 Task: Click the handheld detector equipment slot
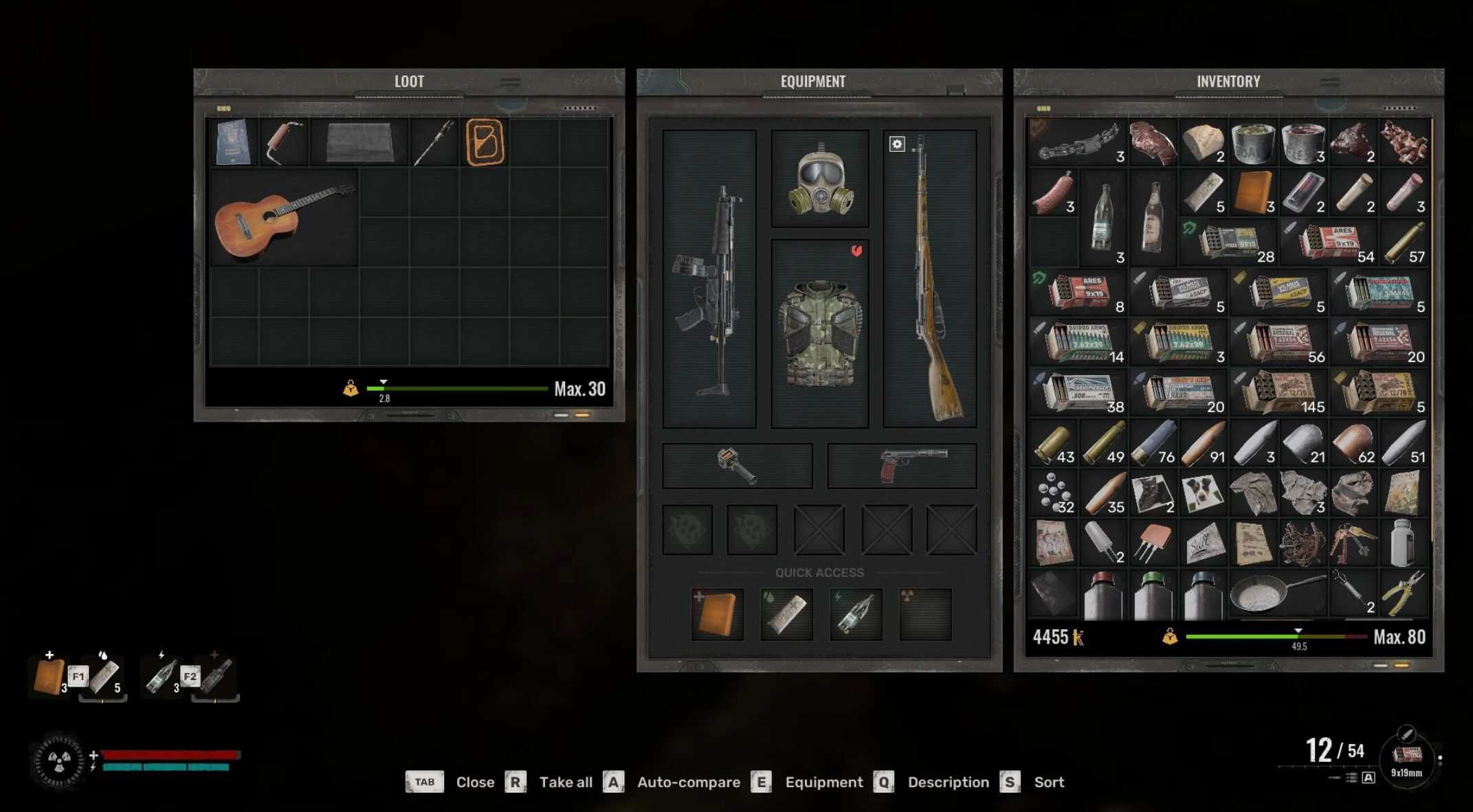(x=737, y=466)
